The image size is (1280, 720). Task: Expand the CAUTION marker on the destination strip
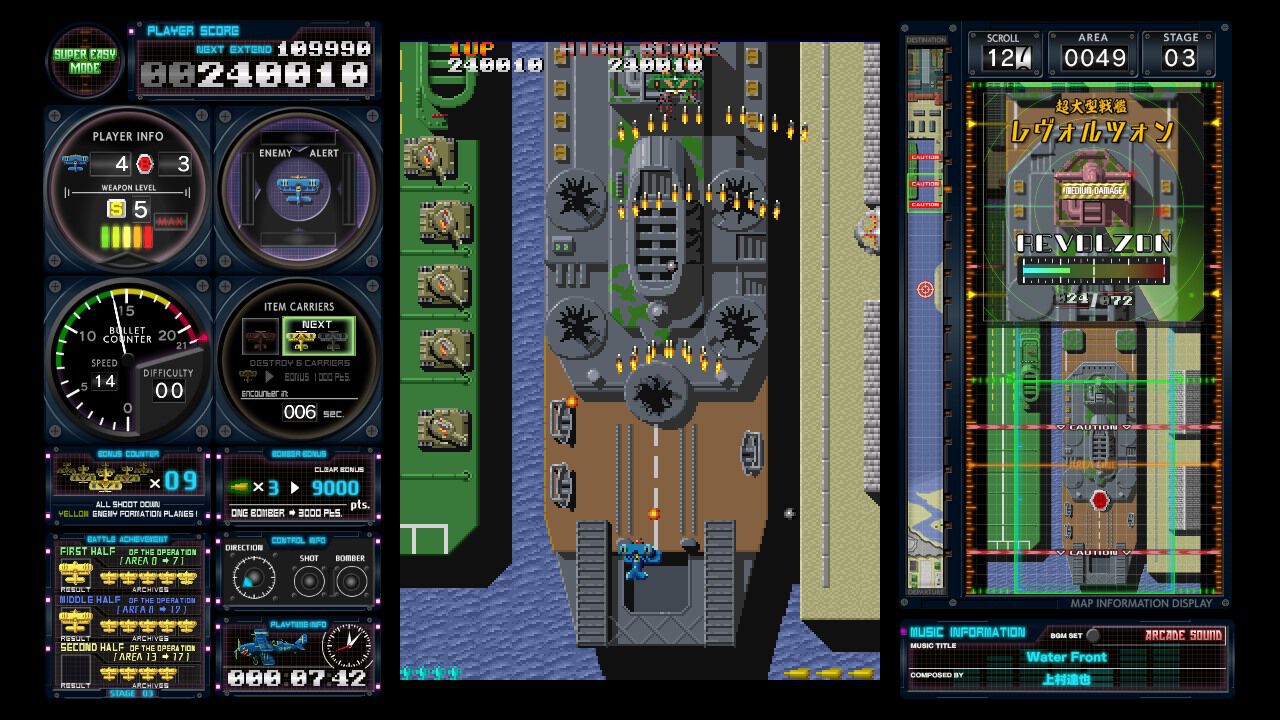(926, 185)
